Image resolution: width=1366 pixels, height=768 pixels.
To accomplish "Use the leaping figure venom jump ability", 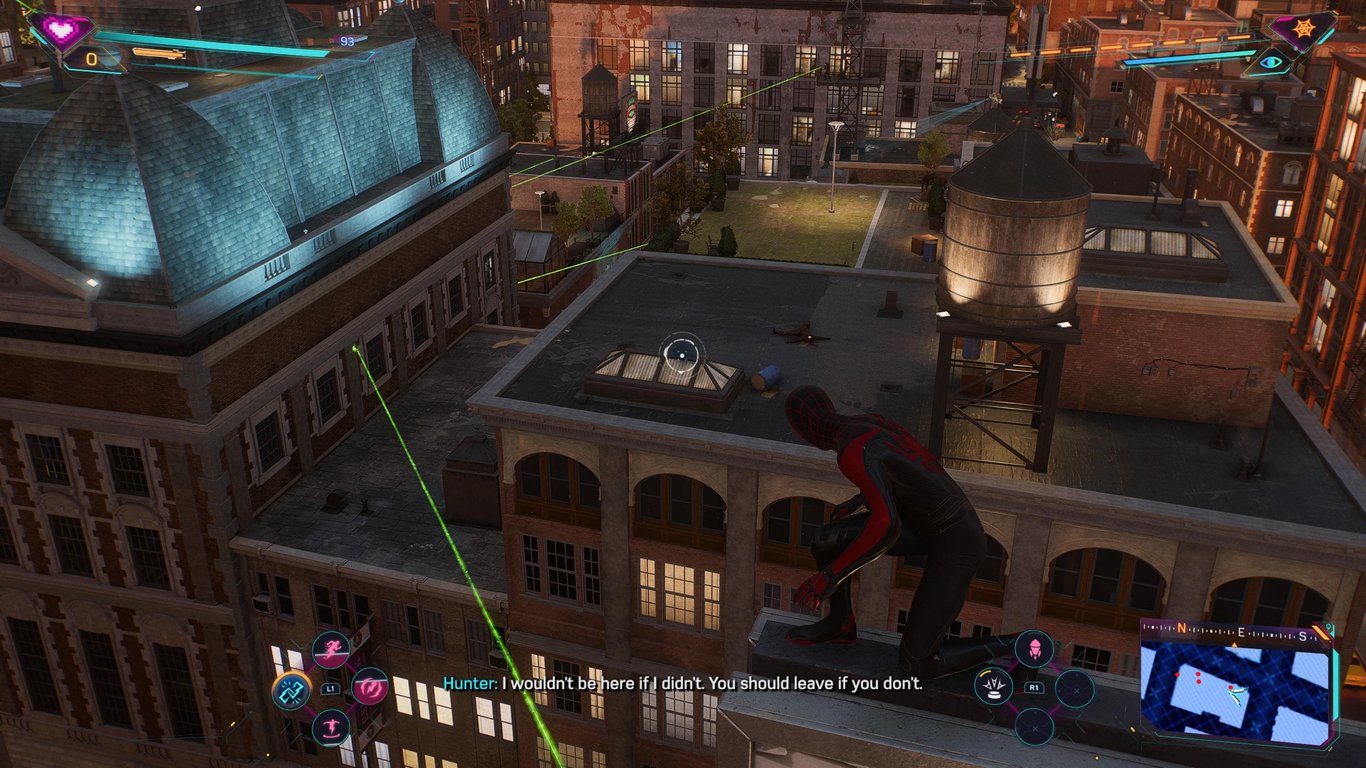I will pyautogui.click(x=330, y=727).
